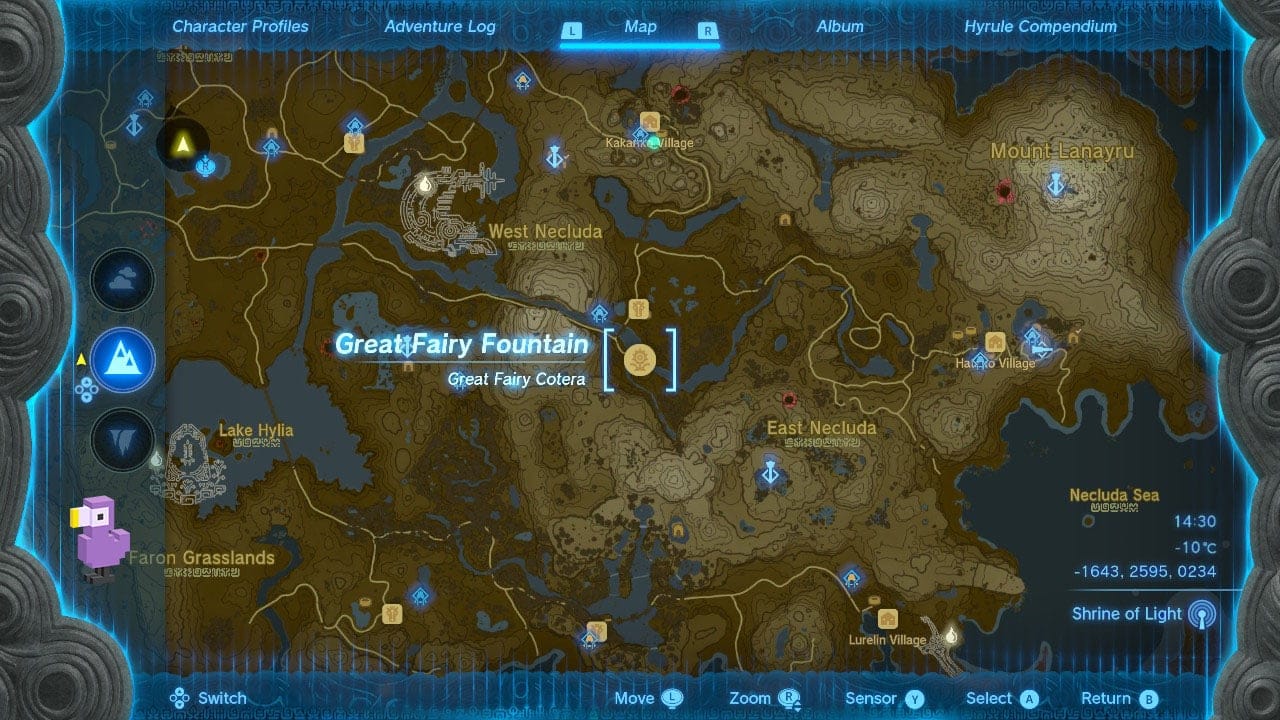Switch to the Sky map layer
1280x720 pixels.
[122, 280]
